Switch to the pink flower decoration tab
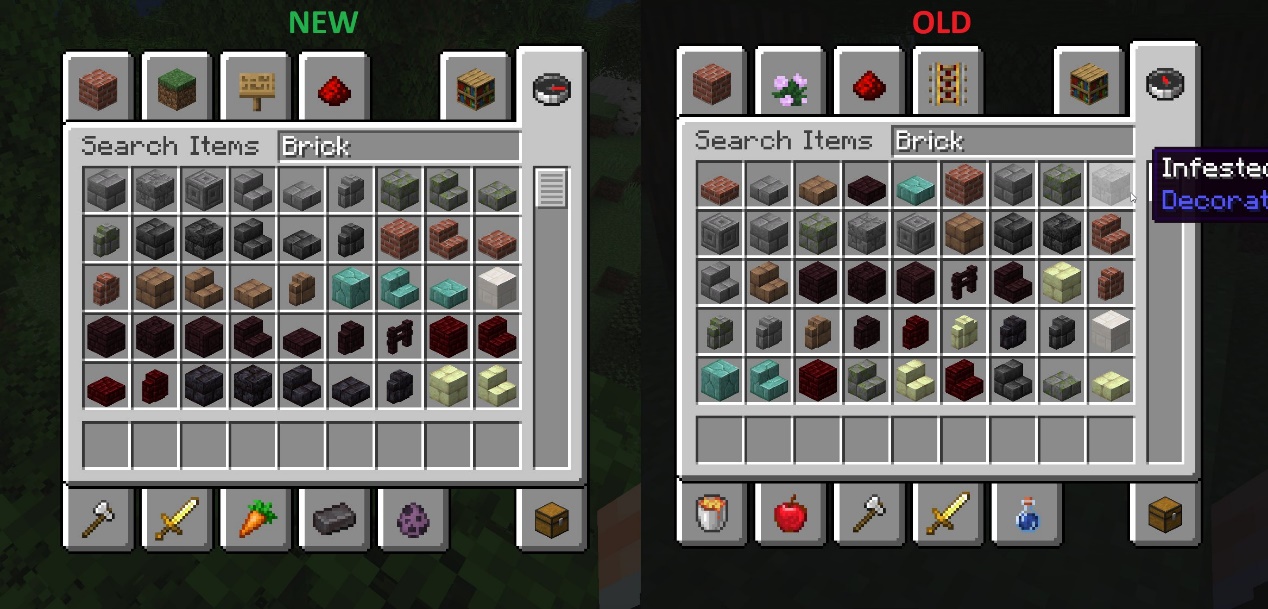This screenshot has height=609, width=1268. 790,85
